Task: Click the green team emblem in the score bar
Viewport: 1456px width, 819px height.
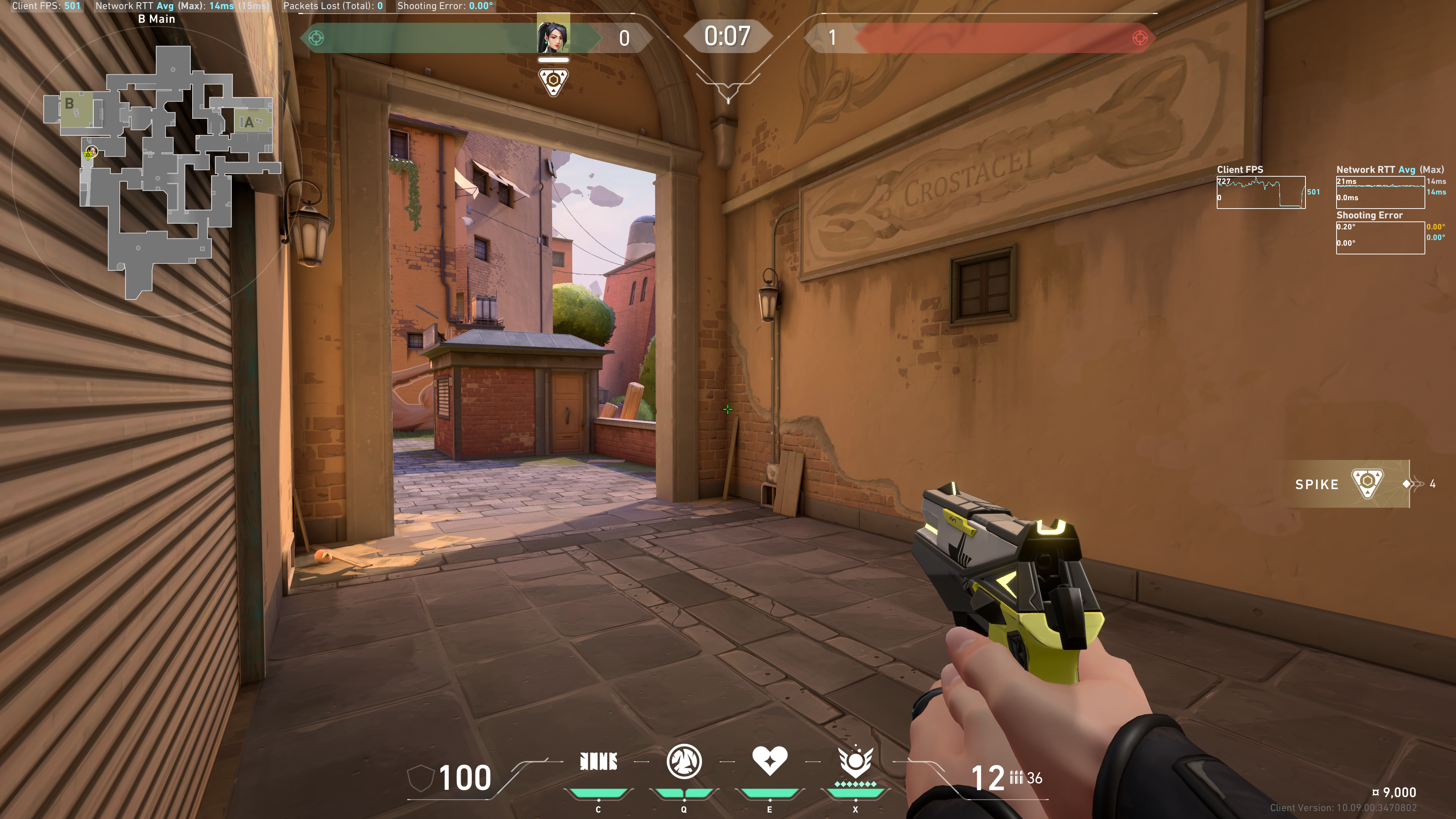Action: [x=316, y=38]
